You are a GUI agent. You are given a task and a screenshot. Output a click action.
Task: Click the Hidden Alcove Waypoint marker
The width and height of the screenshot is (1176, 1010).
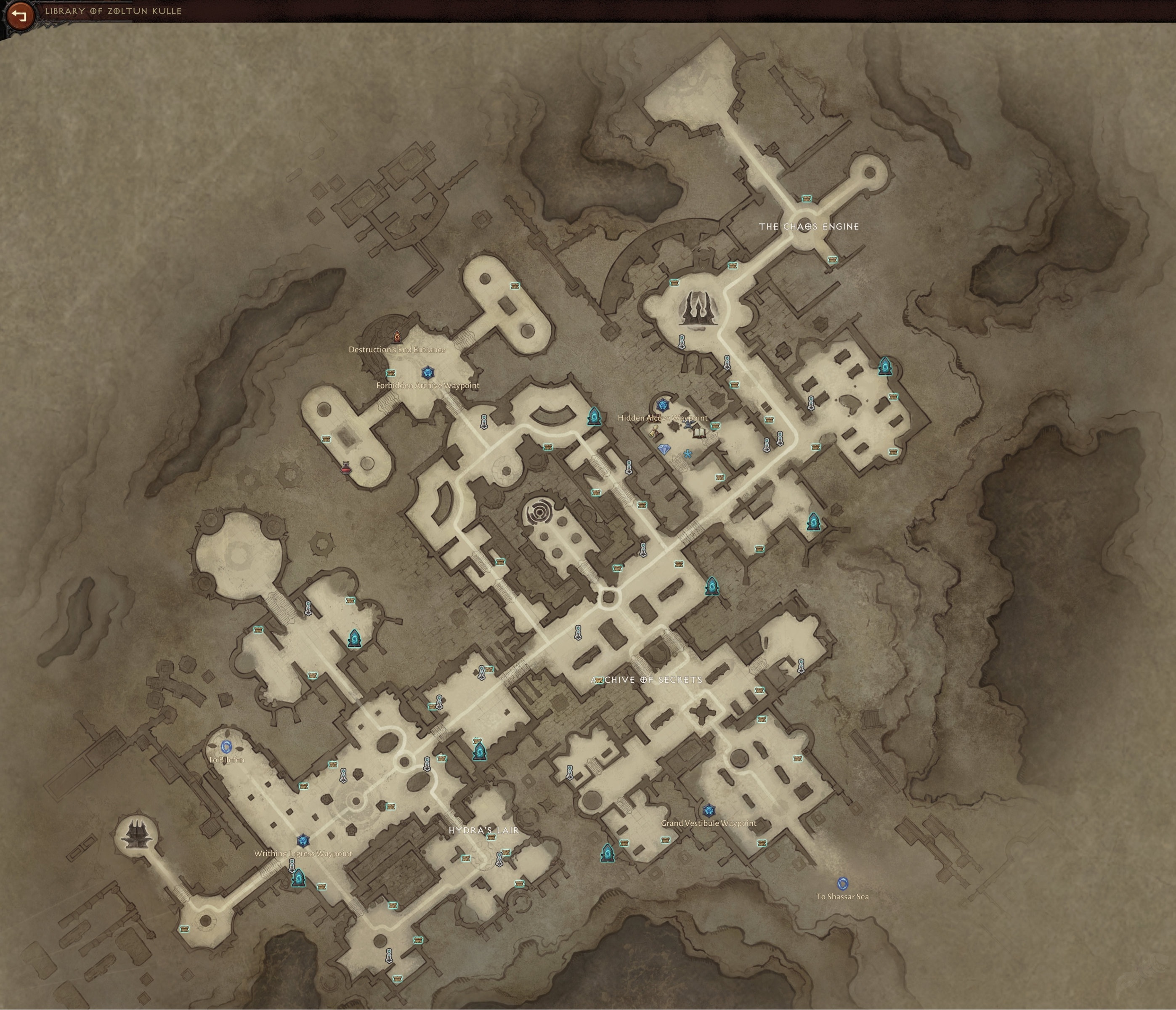664,405
